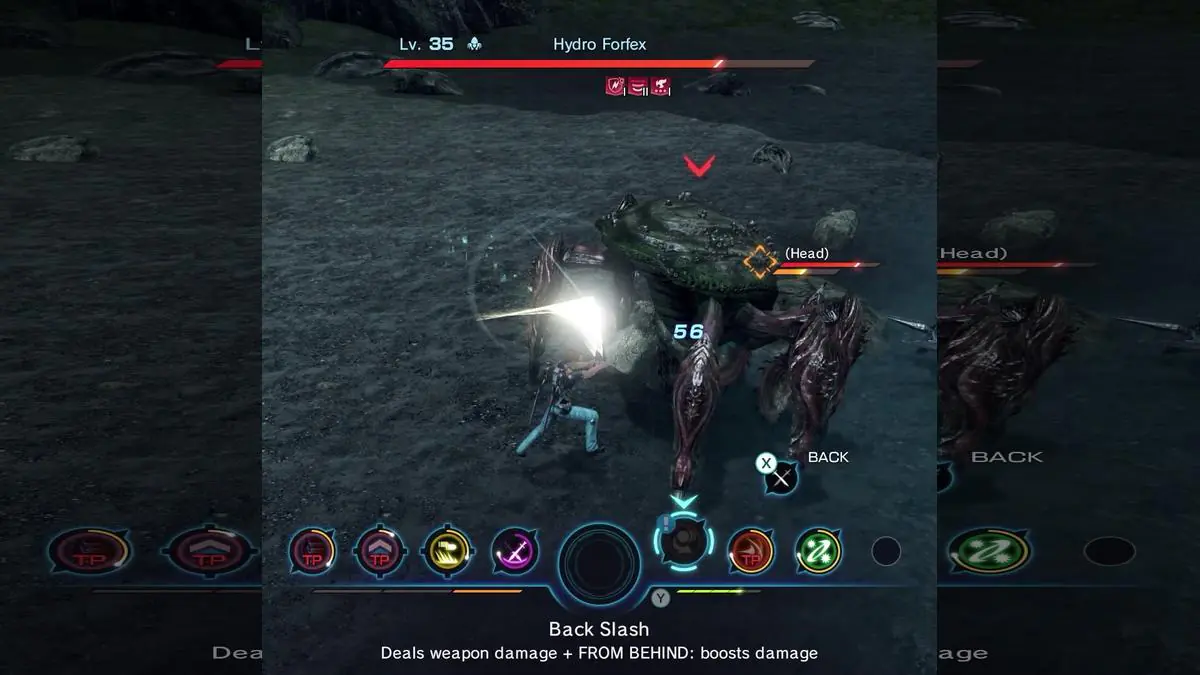Select the red TP stacked-bars art
The height and width of the screenshot is (675, 1200).
coord(313,551)
